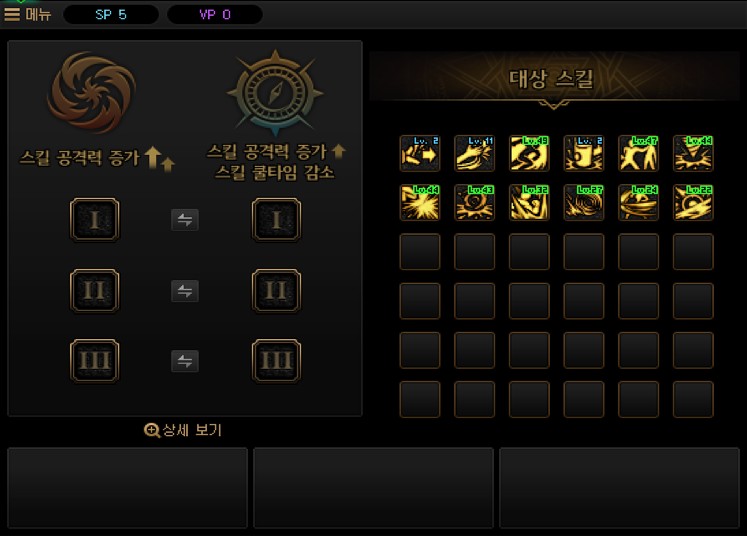Viewport: 747px width, 536px height.
Task: Pick the Lv.22 skill icon
Action: click(692, 202)
